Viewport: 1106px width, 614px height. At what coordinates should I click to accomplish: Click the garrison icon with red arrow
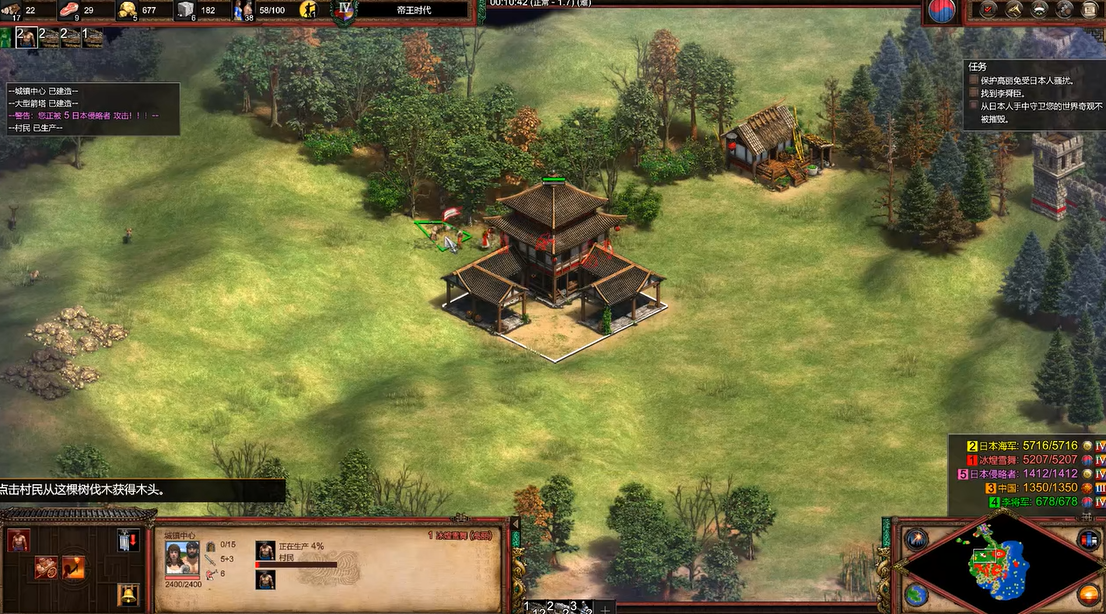click(x=128, y=541)
